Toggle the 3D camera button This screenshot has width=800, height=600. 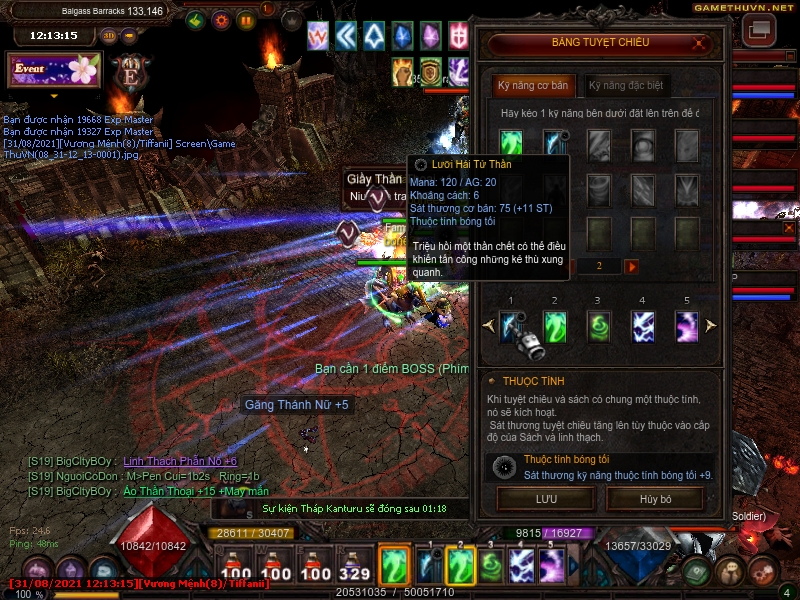coord(109,35)
